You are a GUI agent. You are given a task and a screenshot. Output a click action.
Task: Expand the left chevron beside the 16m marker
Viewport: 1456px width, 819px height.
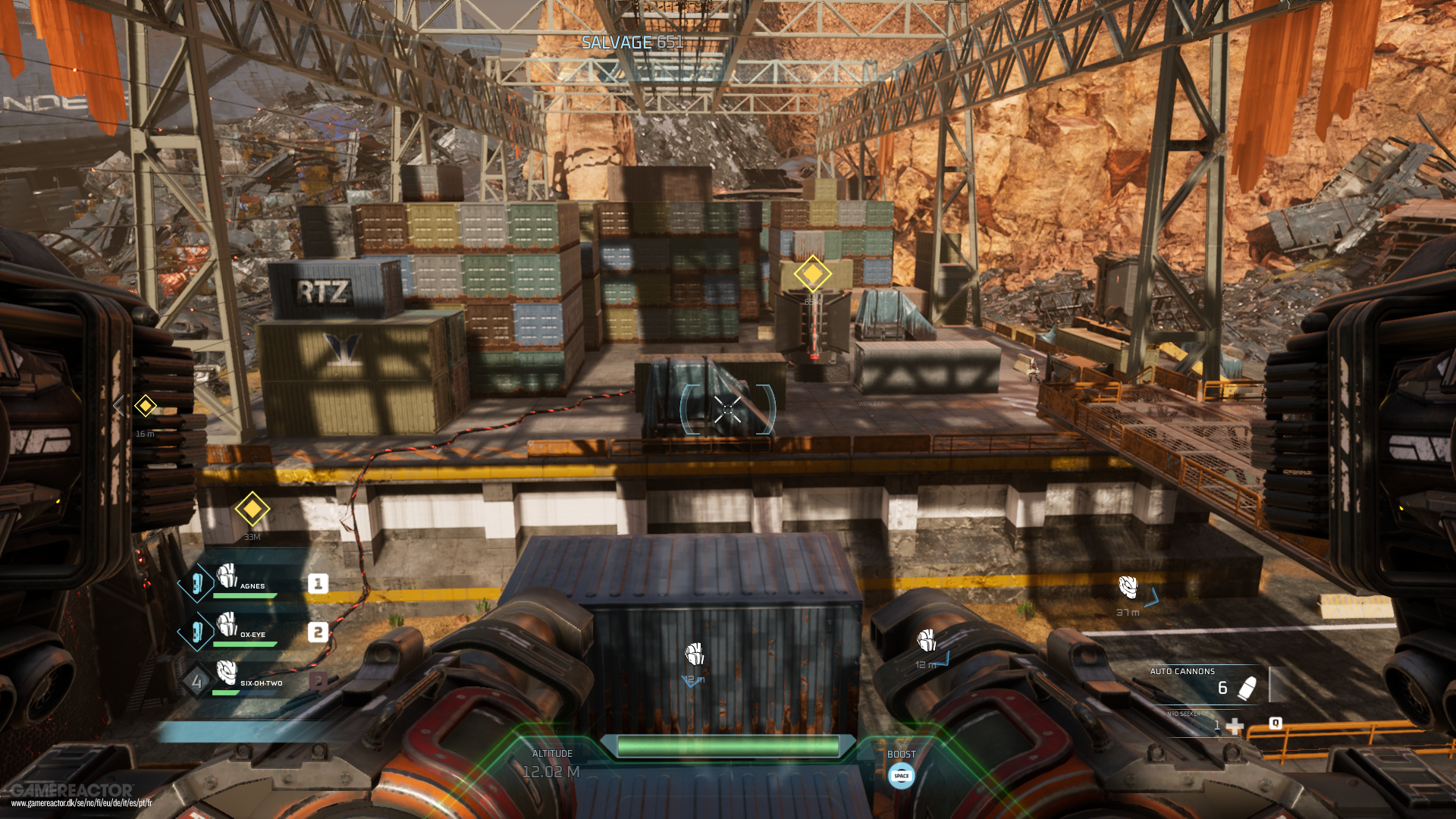[x=118, y=406]
